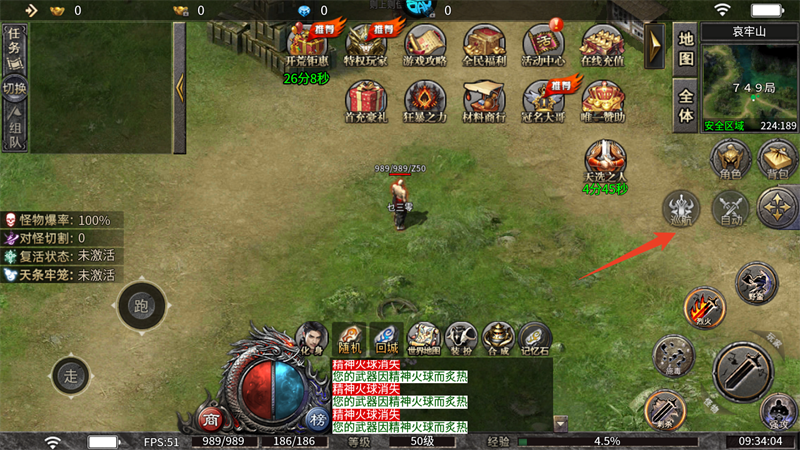Use the large sword basic attack button
The width and height of the screenshot is (800, 450).
(743, 372)
